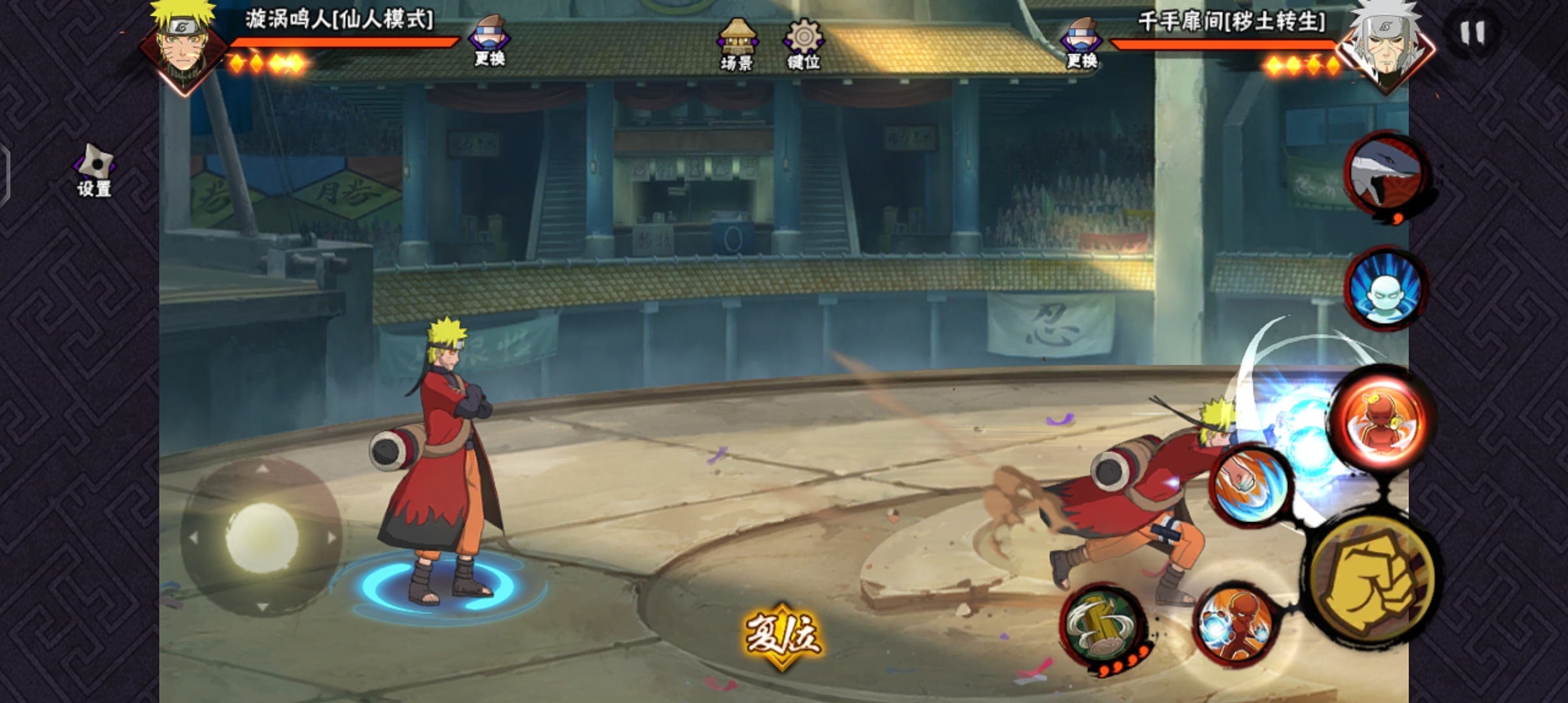Pause the match
This screenshot has width=1568, height=703.
pos(1472,33)
